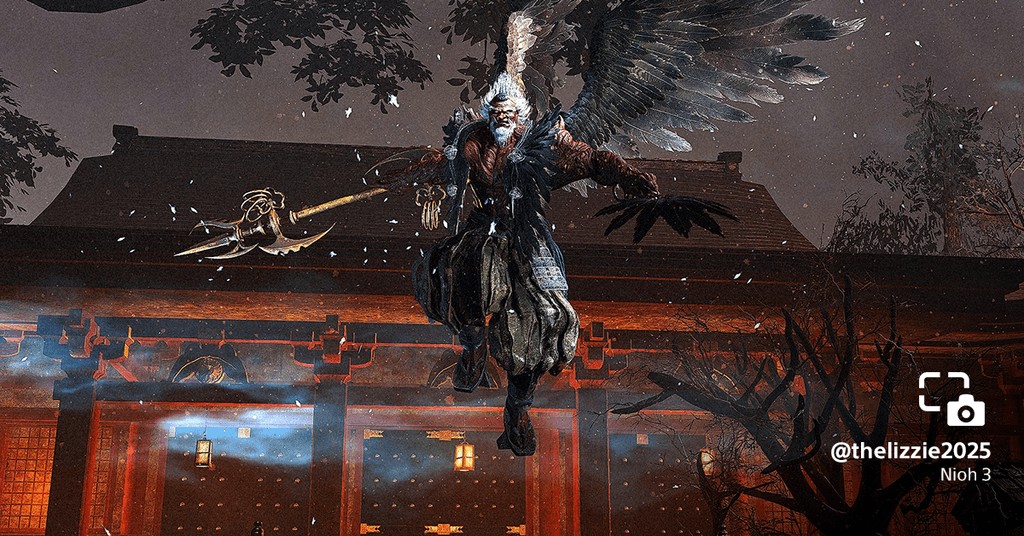The width and height of the screenshot is (1024, 536).
Task: Click the screenshot capture camera icon
Action: coord(951,399)
